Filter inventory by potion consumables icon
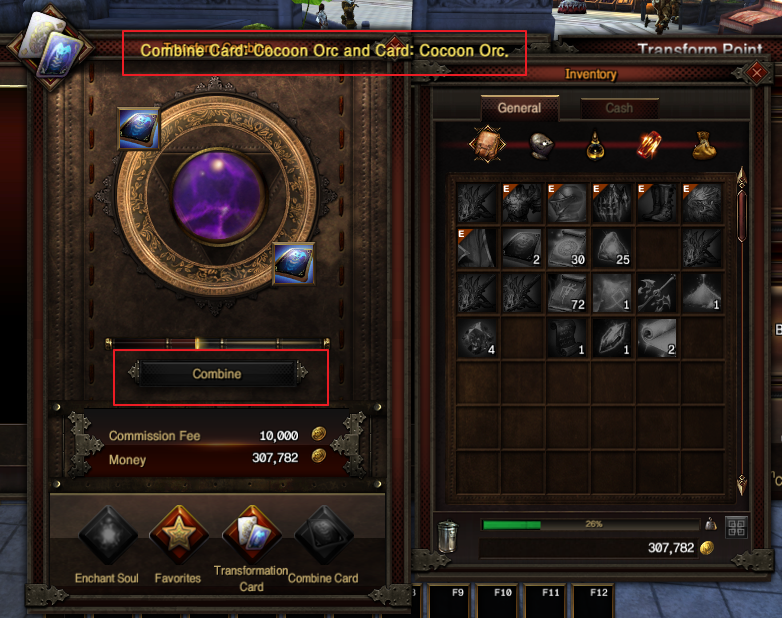 pos(595,147)
